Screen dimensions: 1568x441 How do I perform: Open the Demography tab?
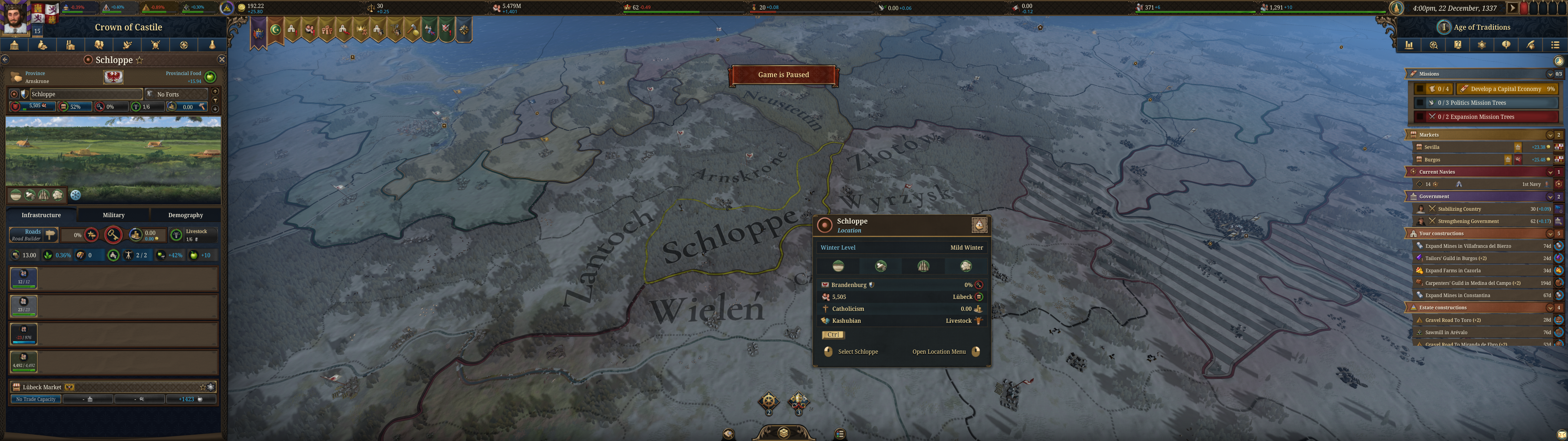click(x=185, y=215)
